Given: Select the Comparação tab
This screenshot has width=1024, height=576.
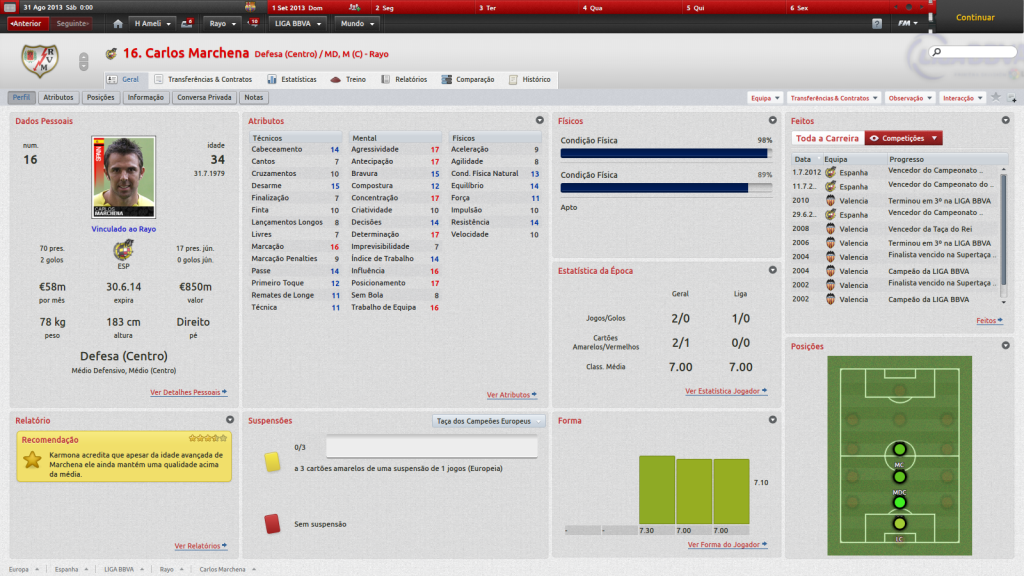Looking at the screenshot, I should click(x=468, y=79).
